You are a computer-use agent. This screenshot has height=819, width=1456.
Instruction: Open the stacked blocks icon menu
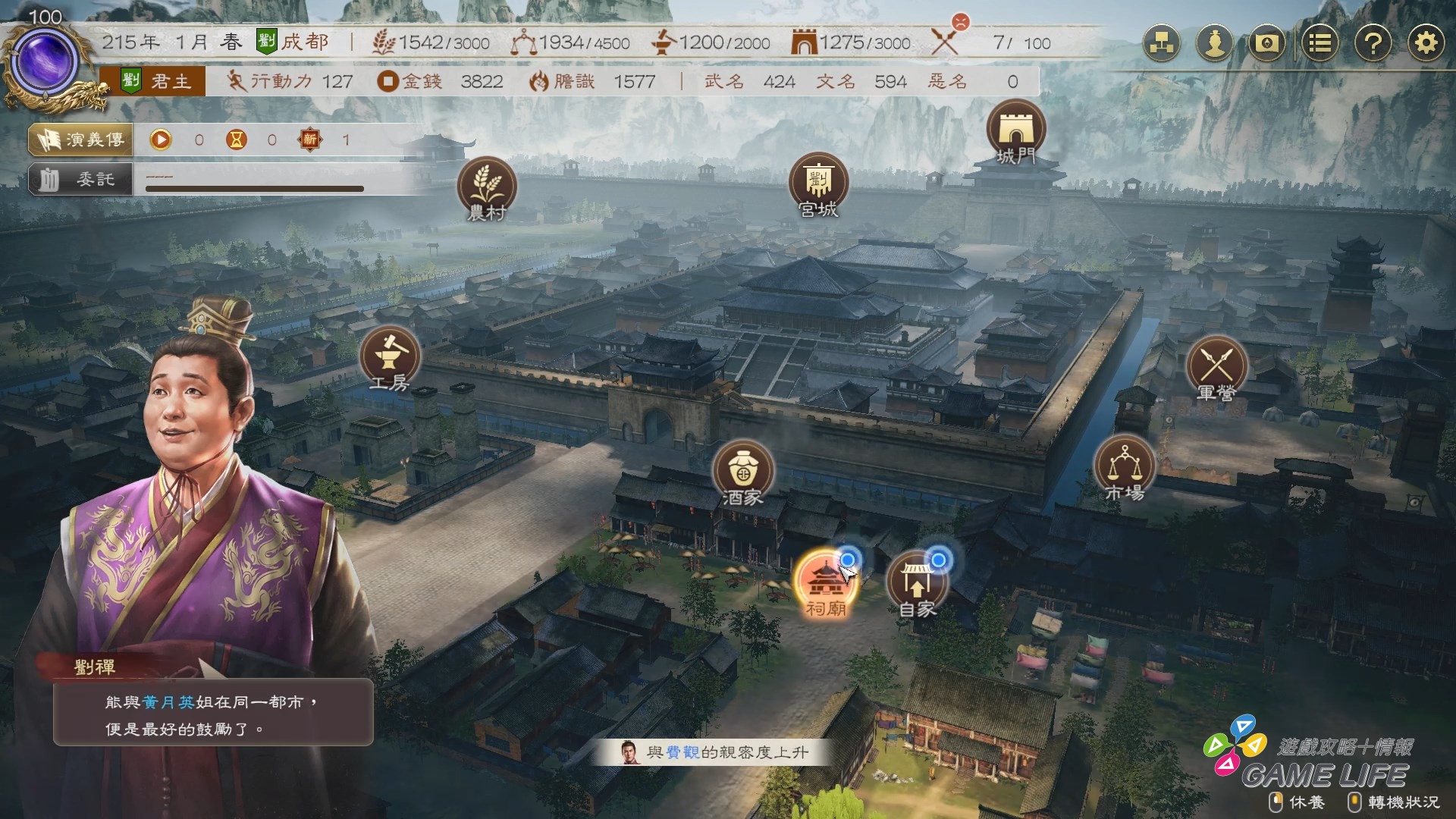point(1162,43)
